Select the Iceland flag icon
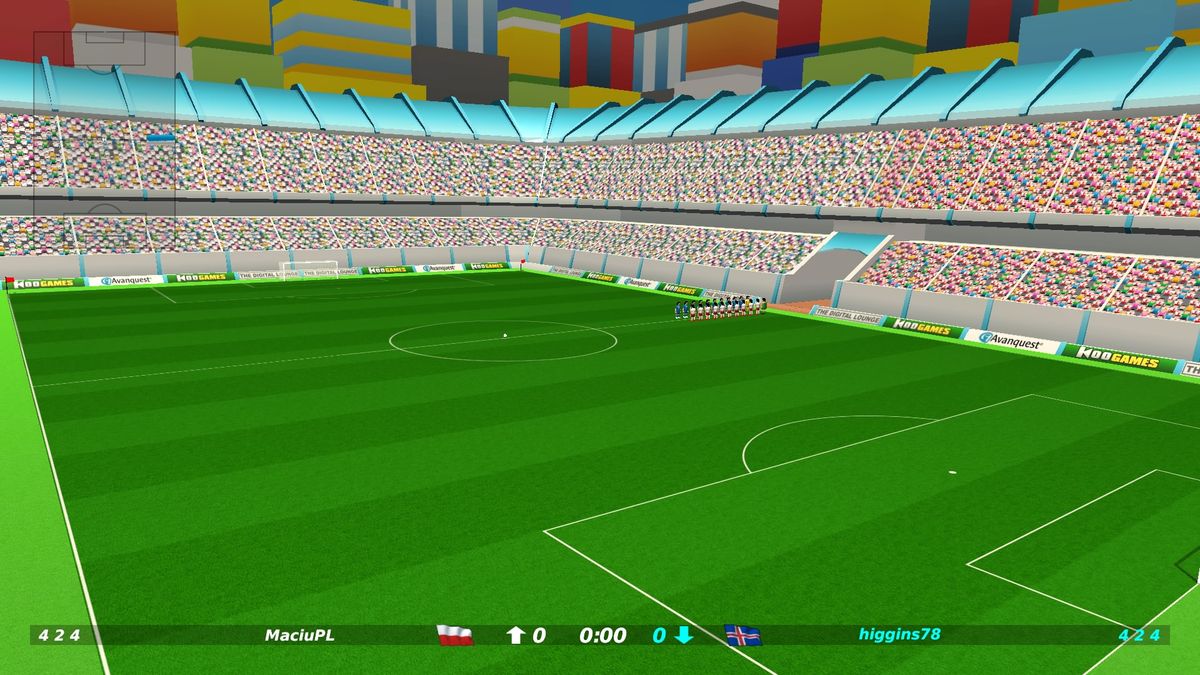Screen dimensions: 1200x675 [x=743, y=635]
